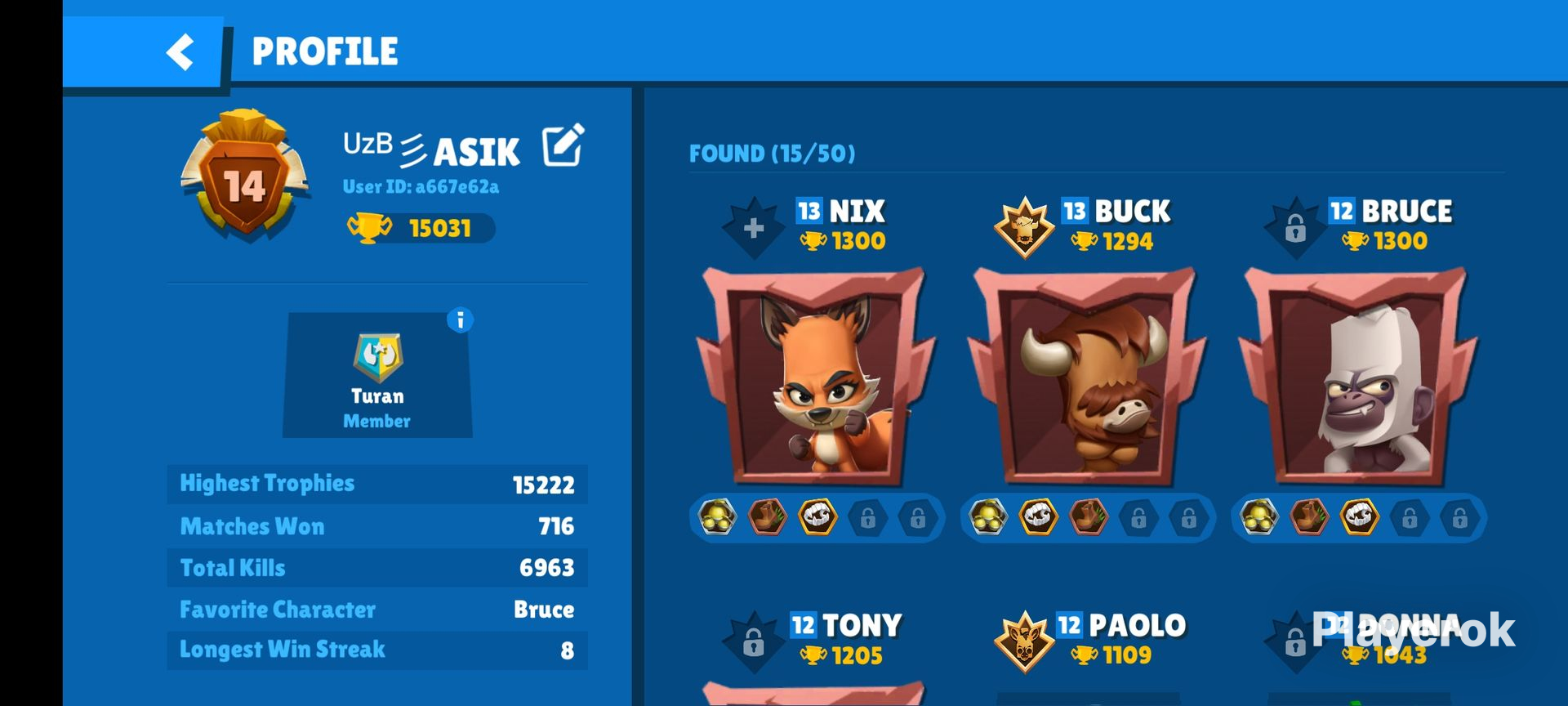Open the clan info tooltip button
The image size is (1568, 706).
[460, 322]
